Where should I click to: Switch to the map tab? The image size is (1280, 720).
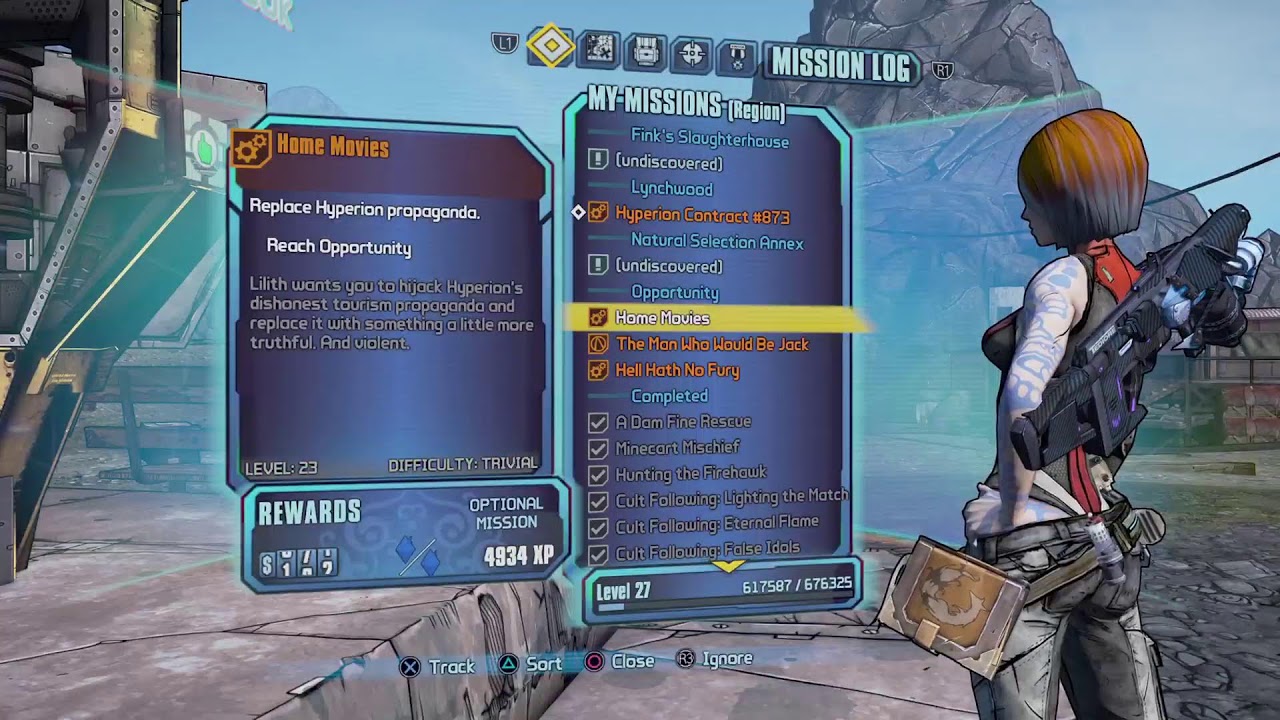click(599, 49)
